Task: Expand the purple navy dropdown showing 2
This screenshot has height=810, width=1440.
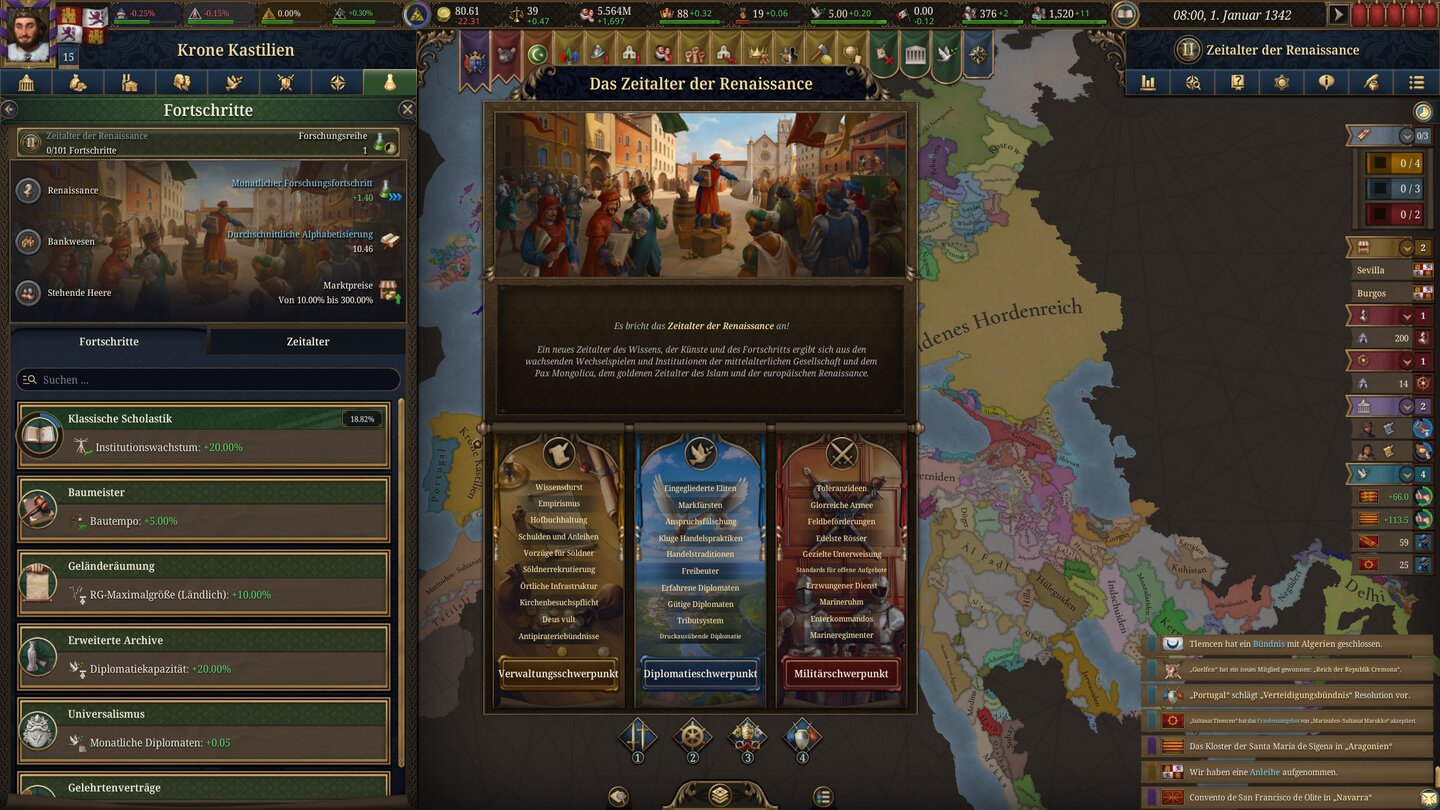Action: coord(1406,406)
